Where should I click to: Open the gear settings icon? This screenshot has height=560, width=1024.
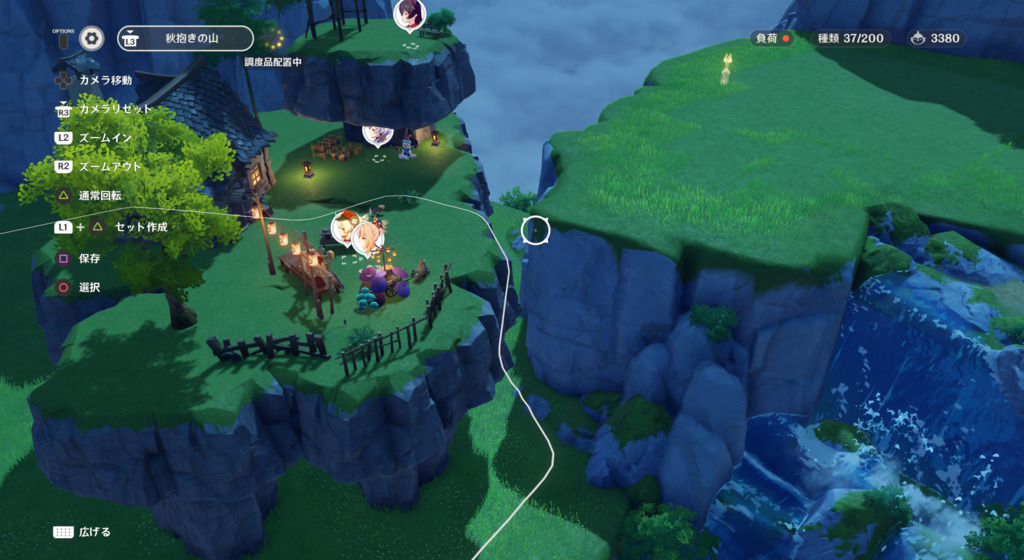pos(92,38)
